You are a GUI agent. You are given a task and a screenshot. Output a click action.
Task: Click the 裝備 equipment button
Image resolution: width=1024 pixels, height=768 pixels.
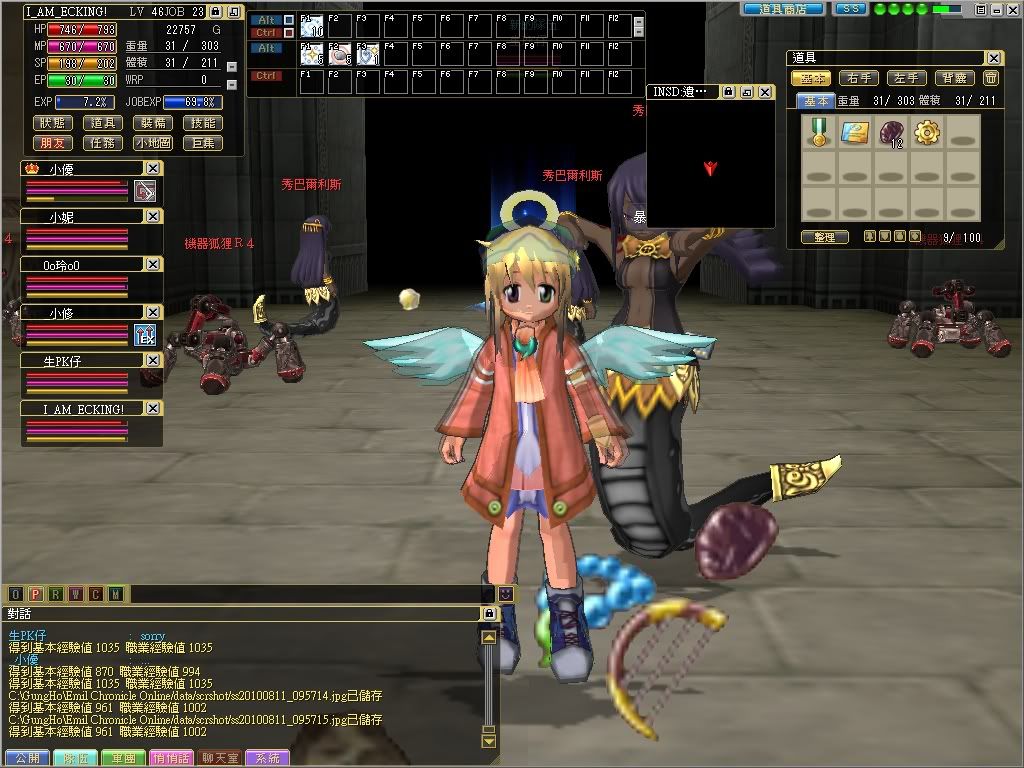153,123
